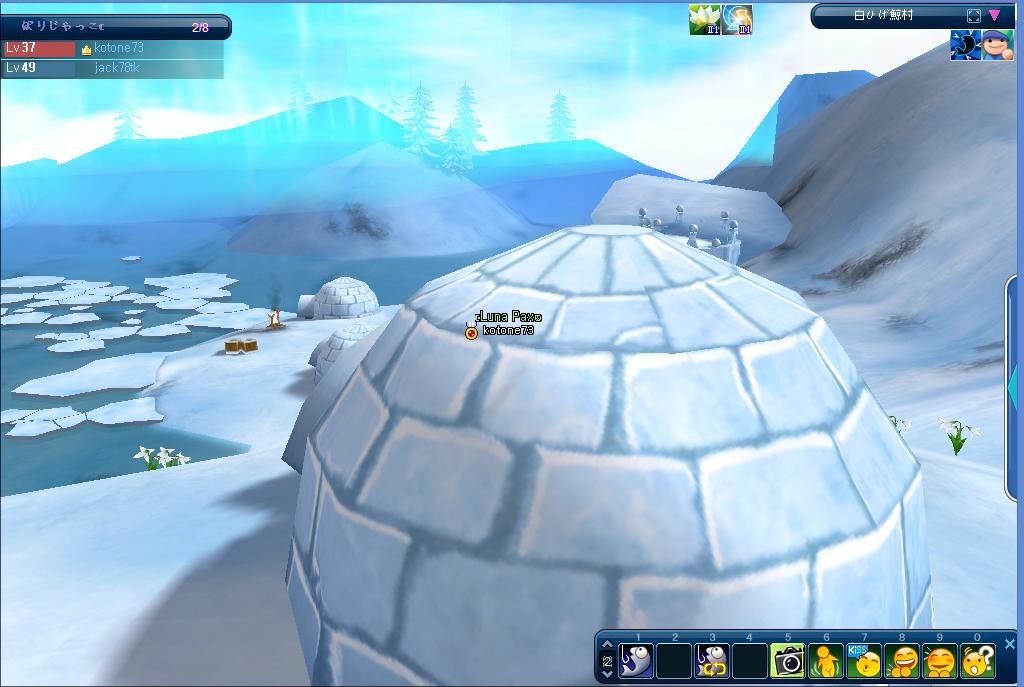
Task: Switch hotbar page with the down arrow
Action: [607, 674]
